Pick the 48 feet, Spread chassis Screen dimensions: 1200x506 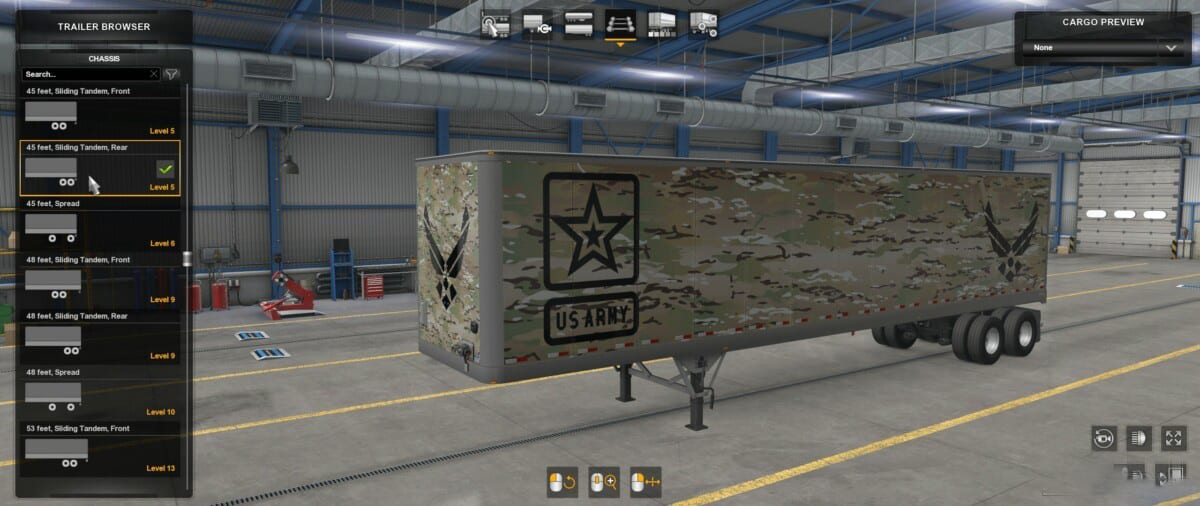(x=100, y=393)
